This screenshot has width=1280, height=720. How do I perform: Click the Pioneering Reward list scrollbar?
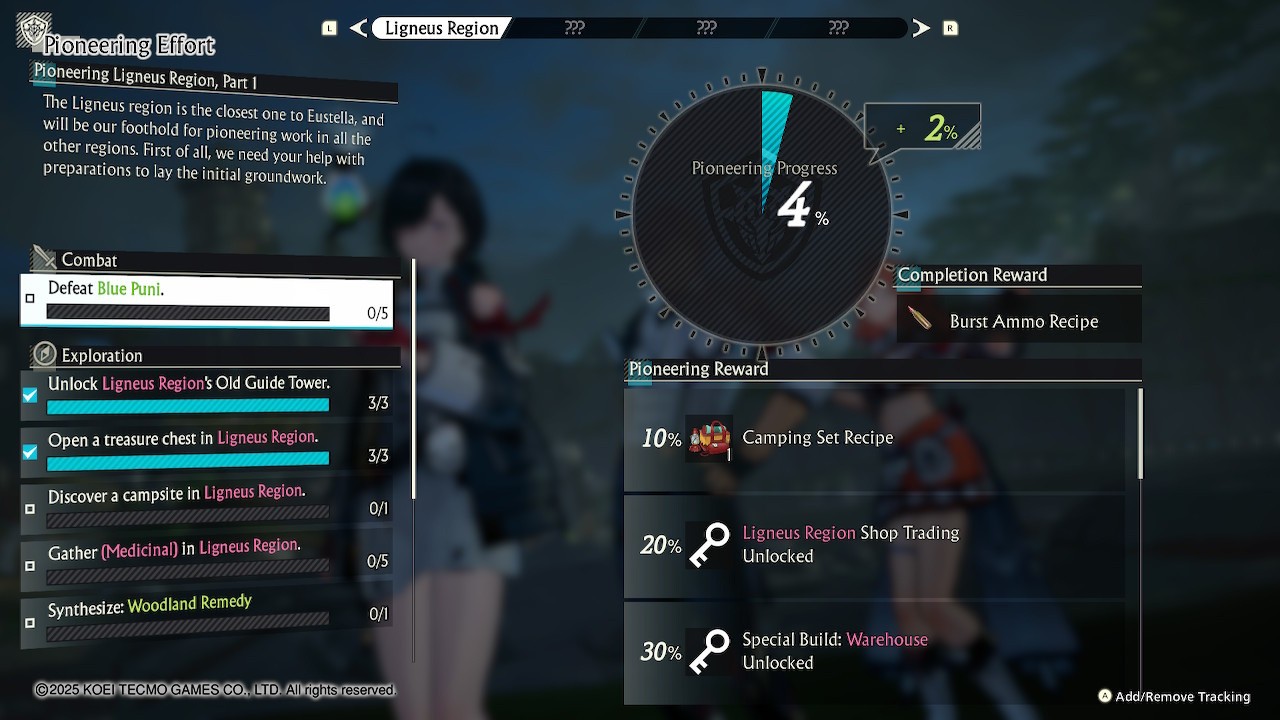click(x=1140, y=433)
